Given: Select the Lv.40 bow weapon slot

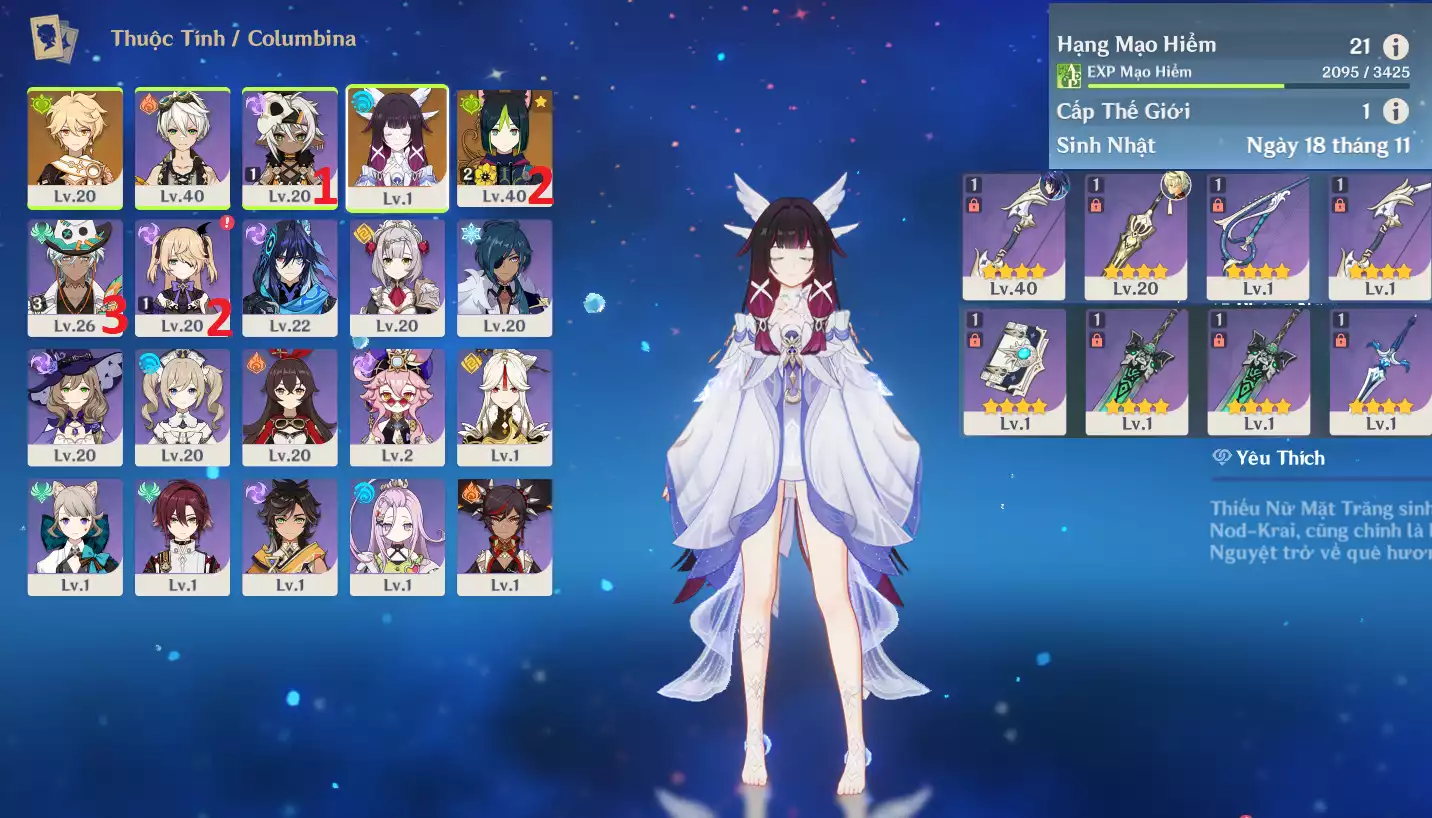Looking at the screenshot, I should coord(1014,236).
